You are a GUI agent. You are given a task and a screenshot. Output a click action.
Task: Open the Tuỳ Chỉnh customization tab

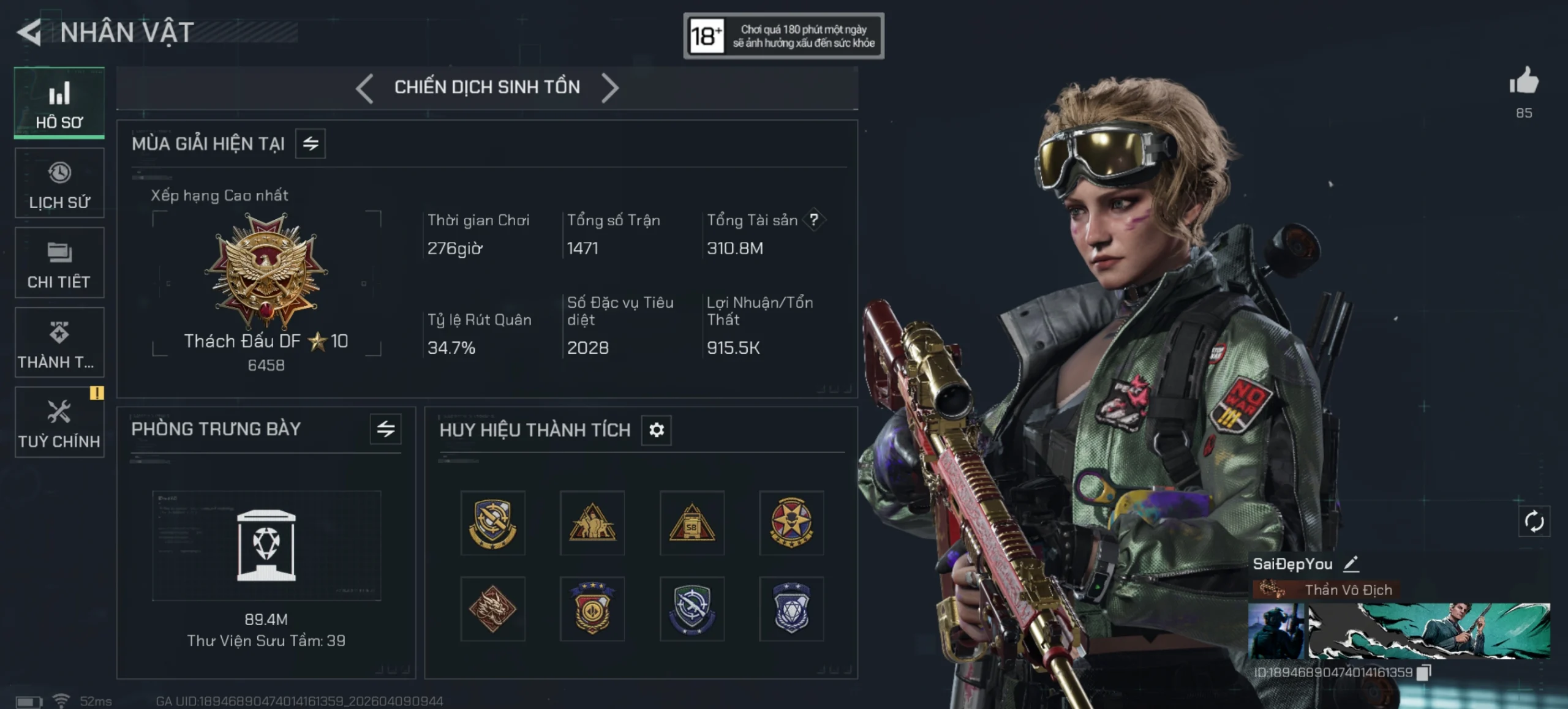point(59,422)
